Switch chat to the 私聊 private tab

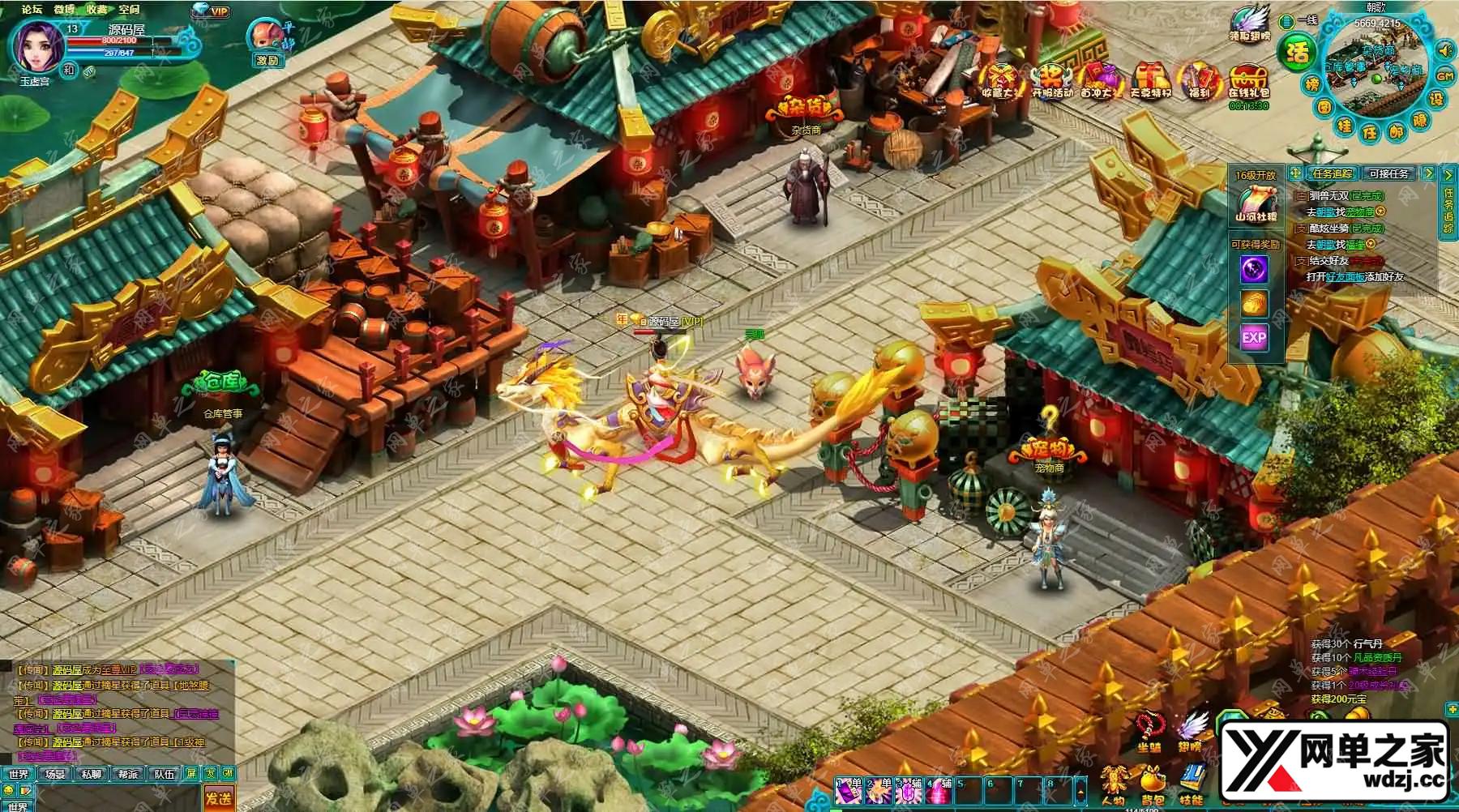[92, 774]
